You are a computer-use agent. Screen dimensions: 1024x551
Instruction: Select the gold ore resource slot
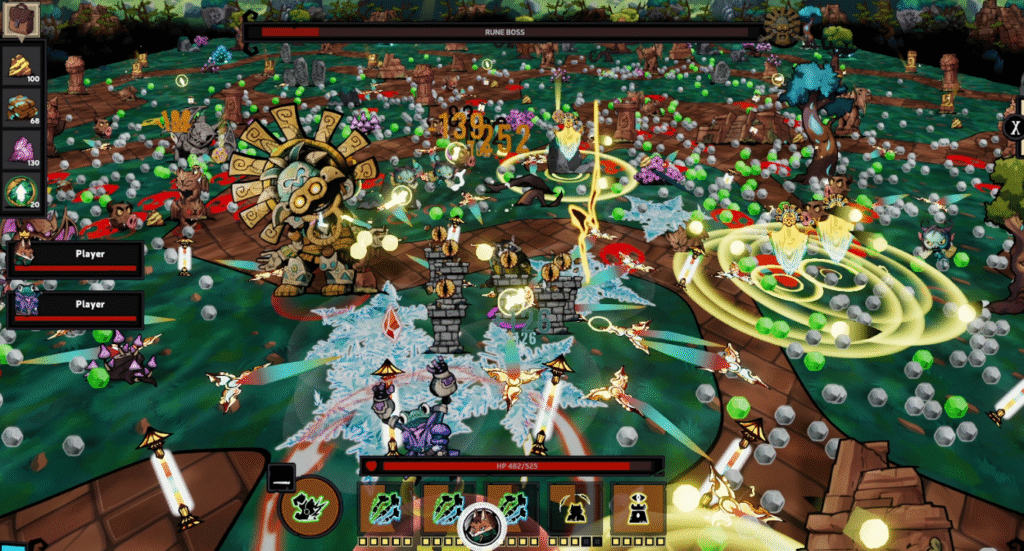22,67
